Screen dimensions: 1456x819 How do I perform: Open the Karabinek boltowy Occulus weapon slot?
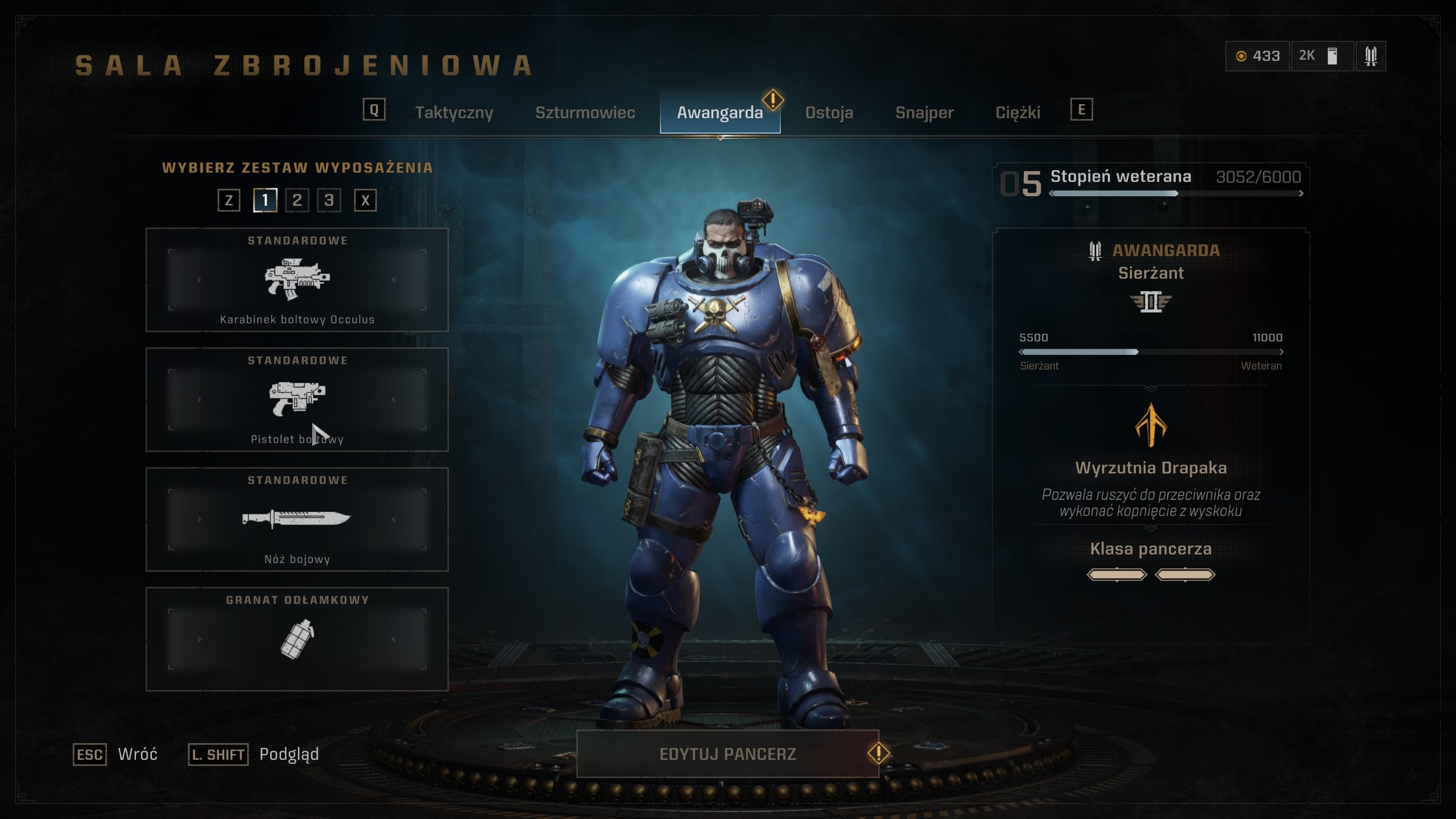pos(297,280)
